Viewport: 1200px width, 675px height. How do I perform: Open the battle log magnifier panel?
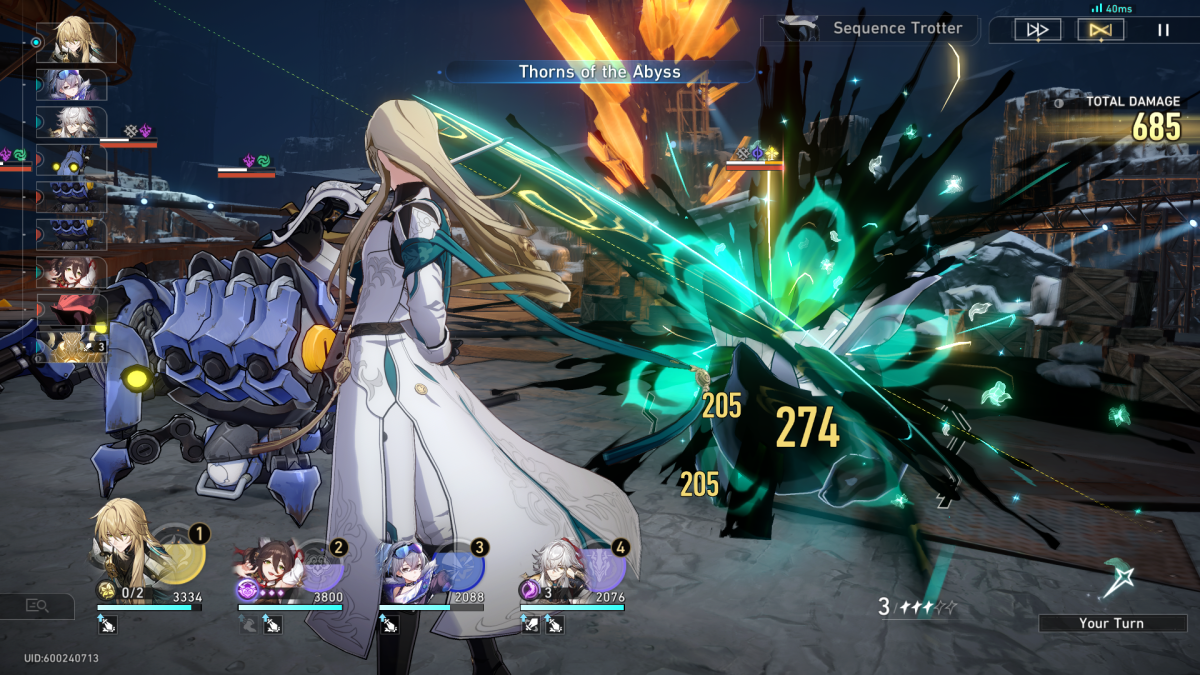[x=37, y=605]
